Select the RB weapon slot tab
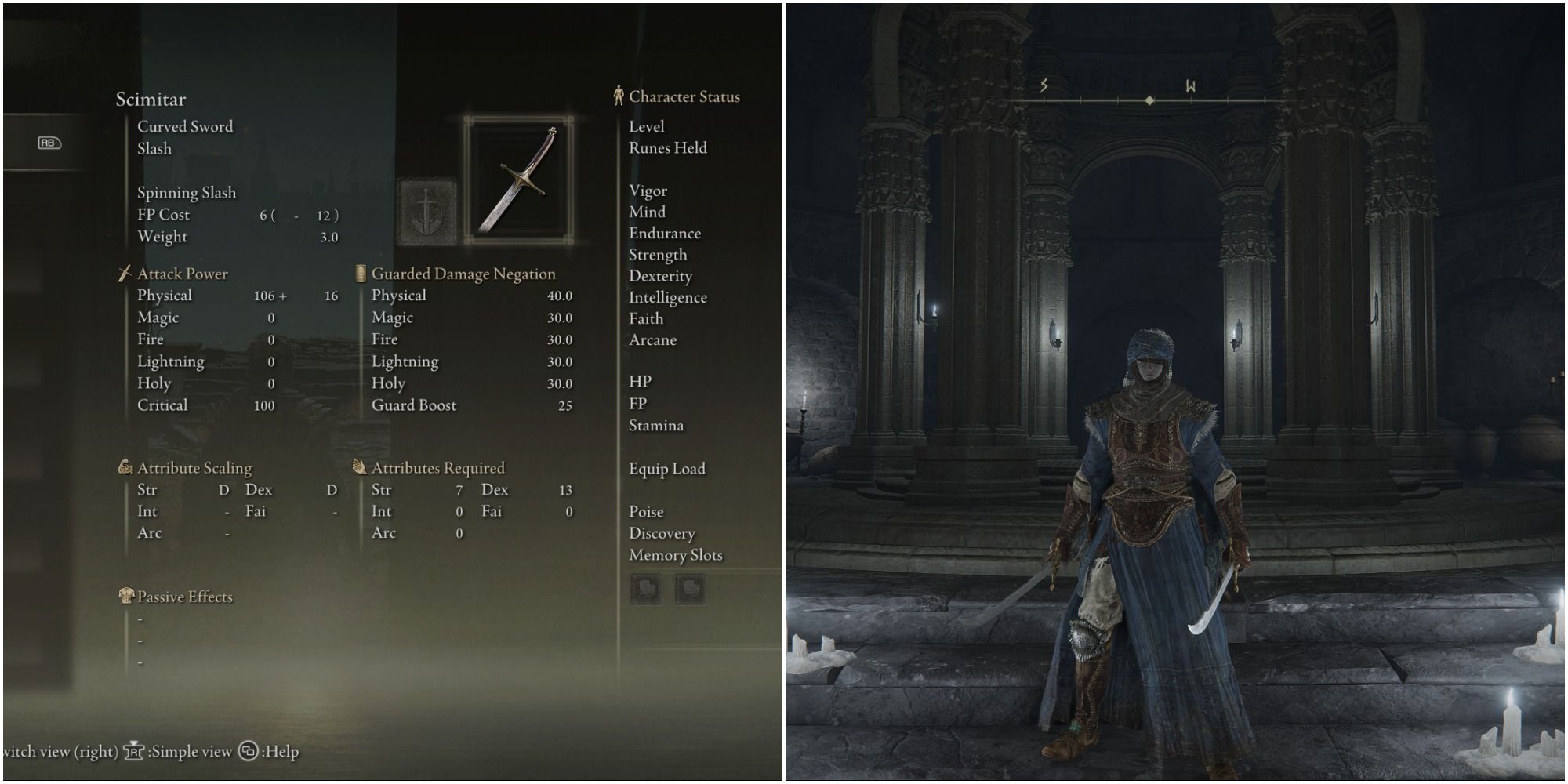 click(50, 144)
